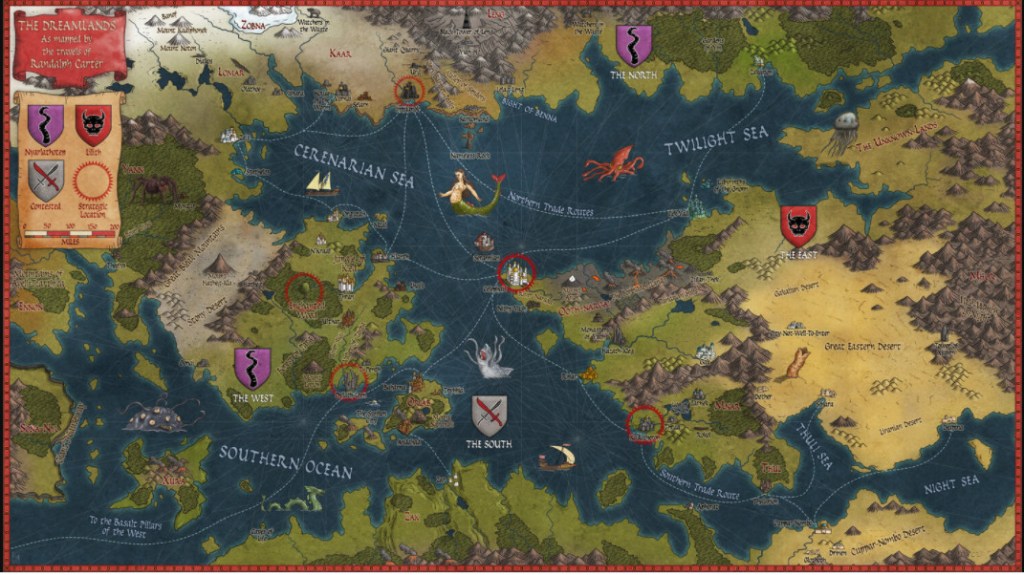Choose The South contested shield
Viewport: 1024px width, 575px height.
click(489, 415)
